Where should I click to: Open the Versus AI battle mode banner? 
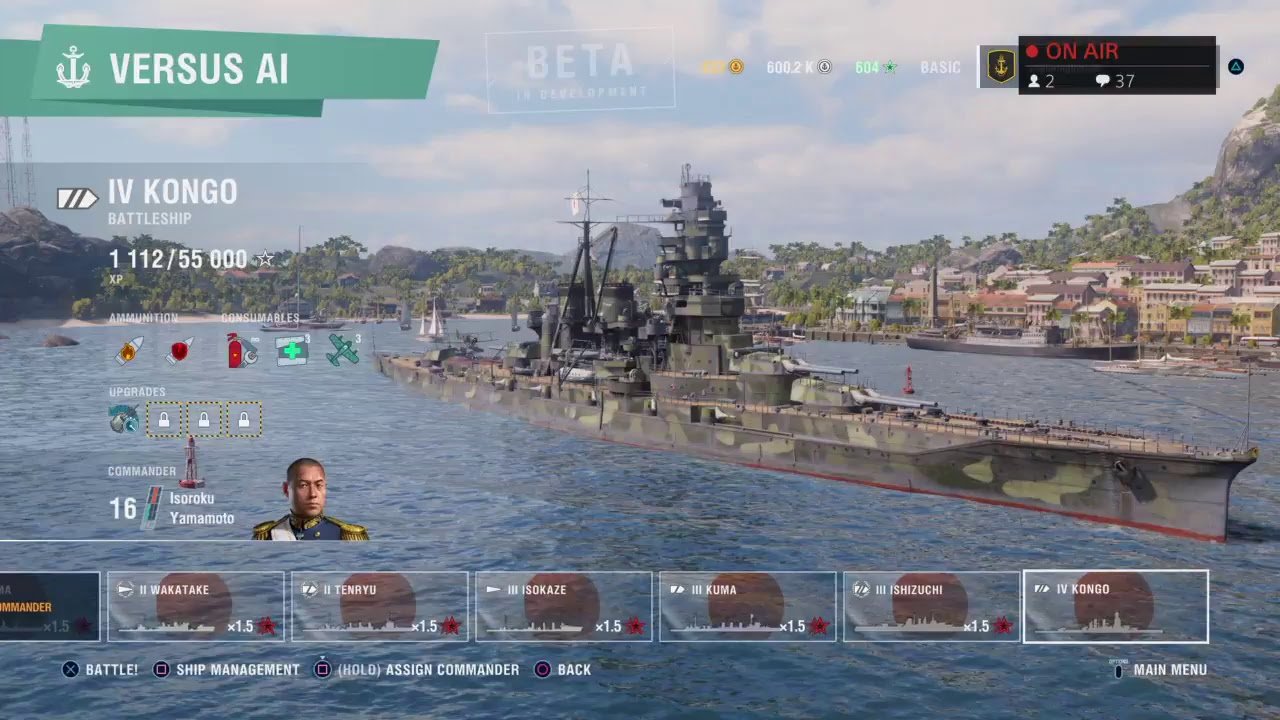click(x=198, y=69)
